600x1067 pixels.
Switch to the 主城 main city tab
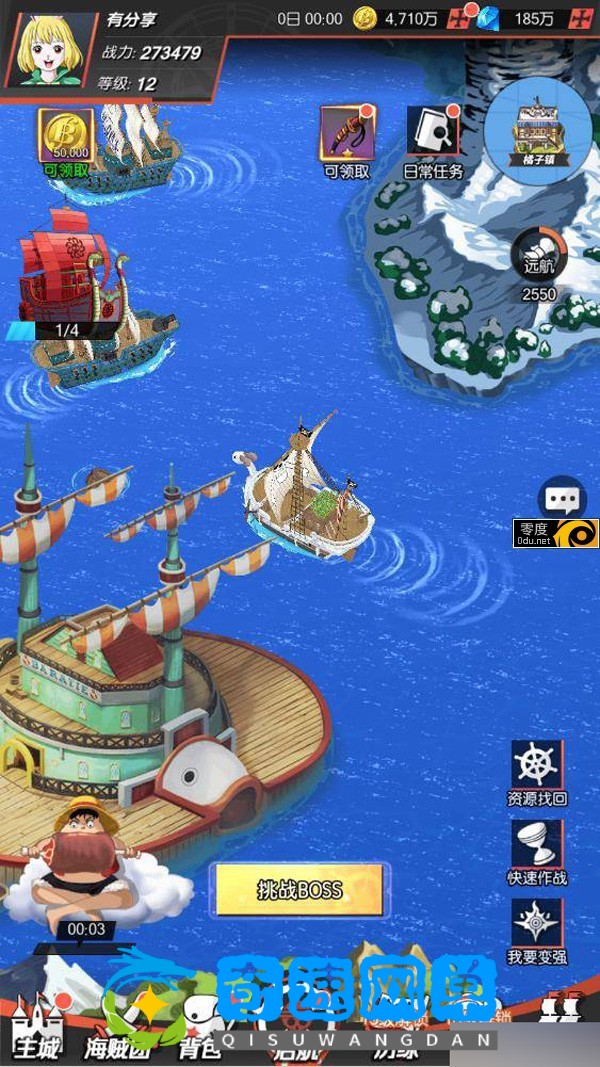click(x=37, y=1028)
